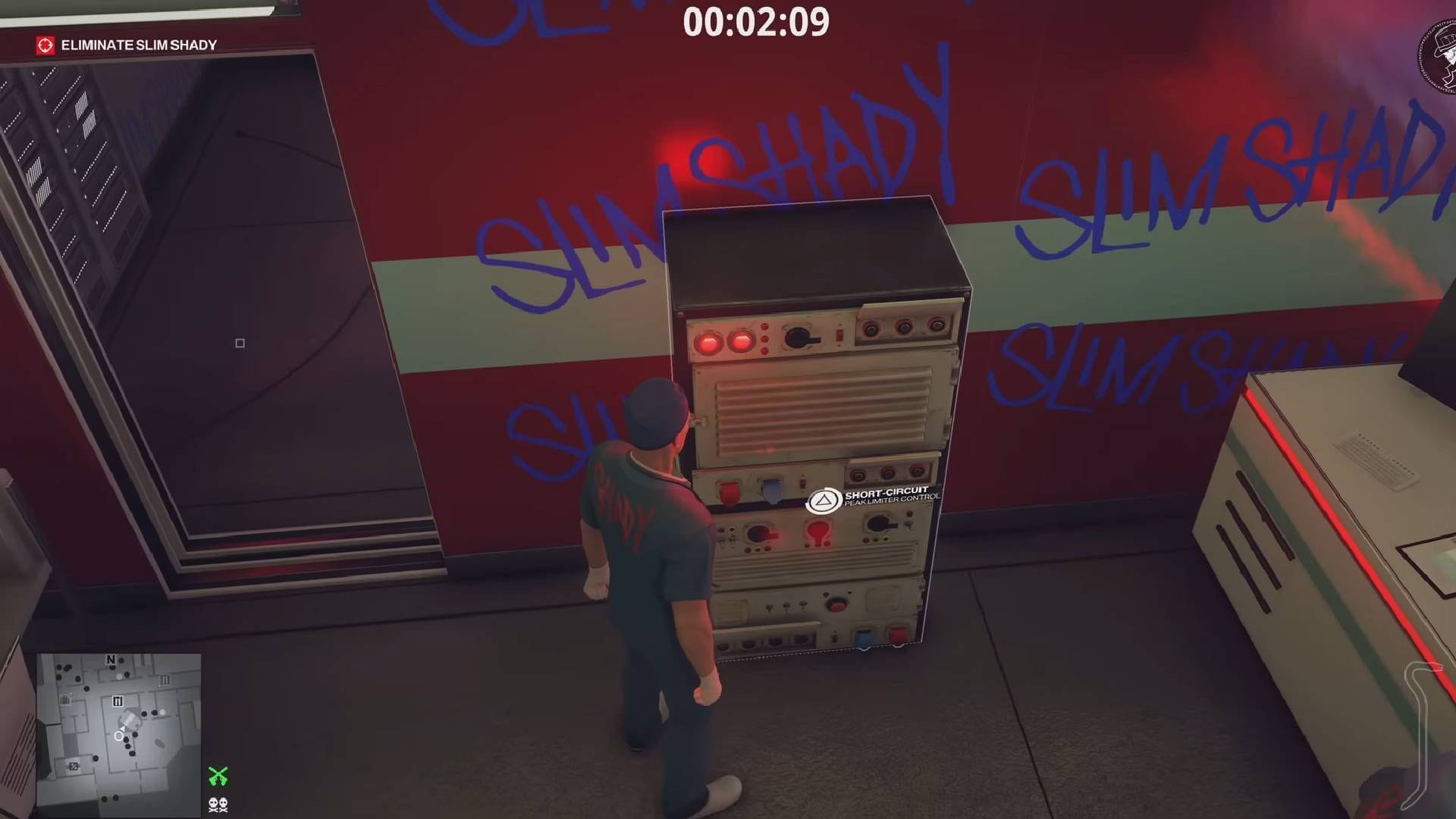Select the double skull kill-count icon
The image size is (1456, 819).
pos(218,805)
